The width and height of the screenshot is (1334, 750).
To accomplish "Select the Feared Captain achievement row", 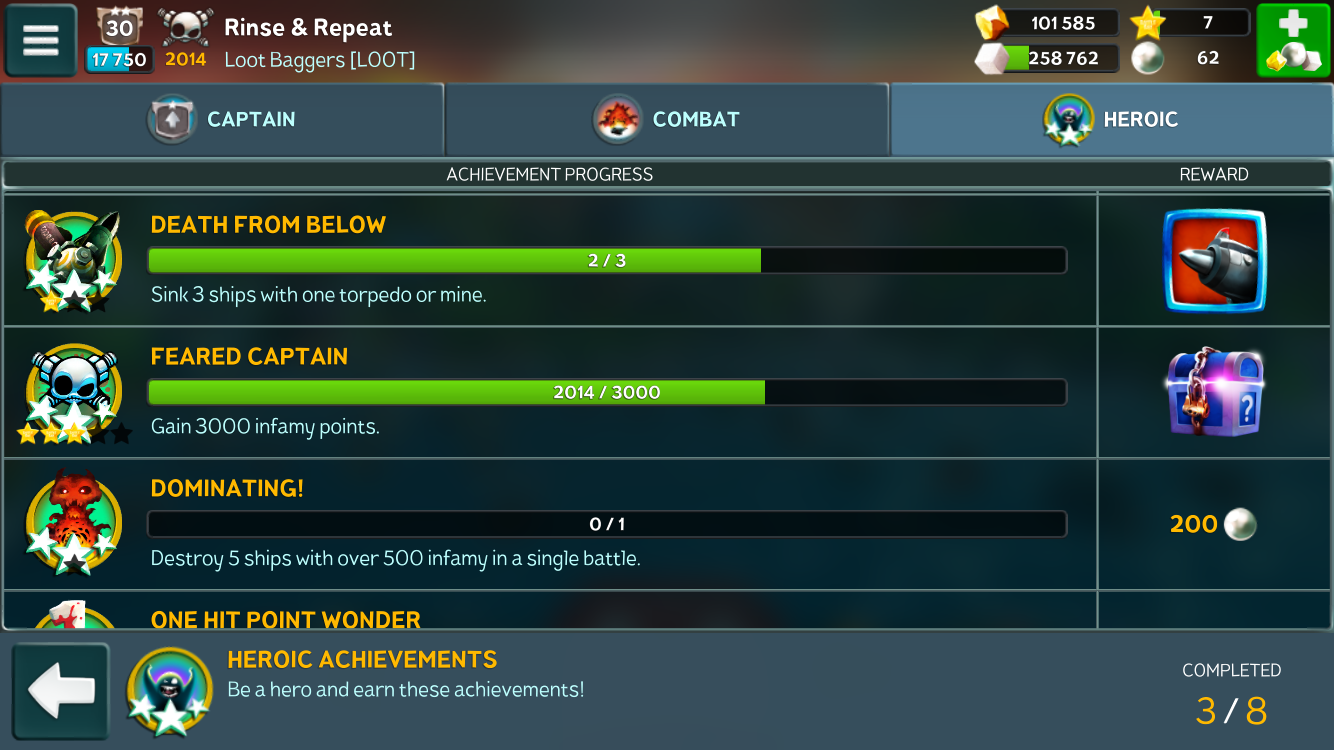I will coord(550,392).
